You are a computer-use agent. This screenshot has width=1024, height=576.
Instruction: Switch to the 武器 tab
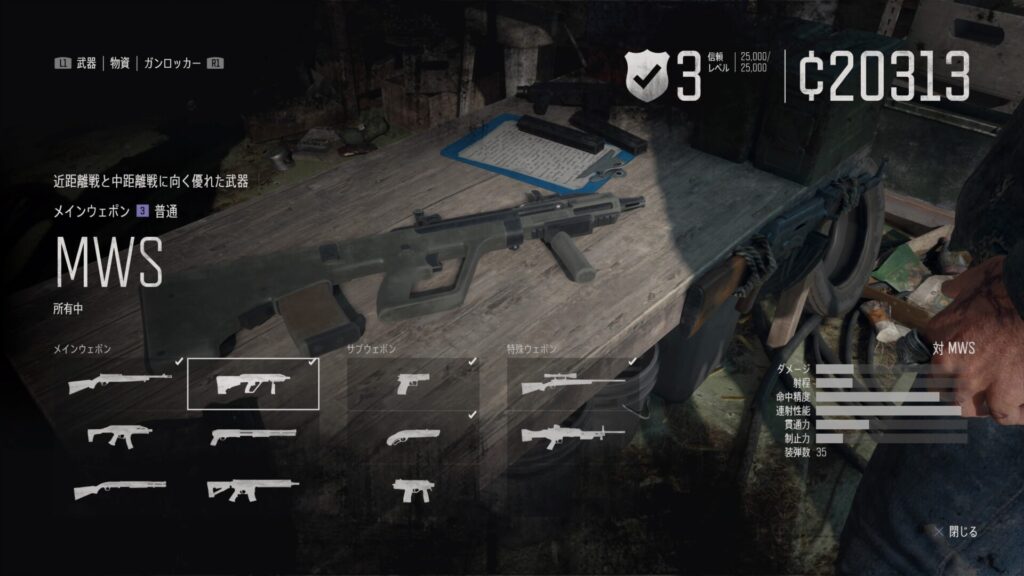point(85,63)
